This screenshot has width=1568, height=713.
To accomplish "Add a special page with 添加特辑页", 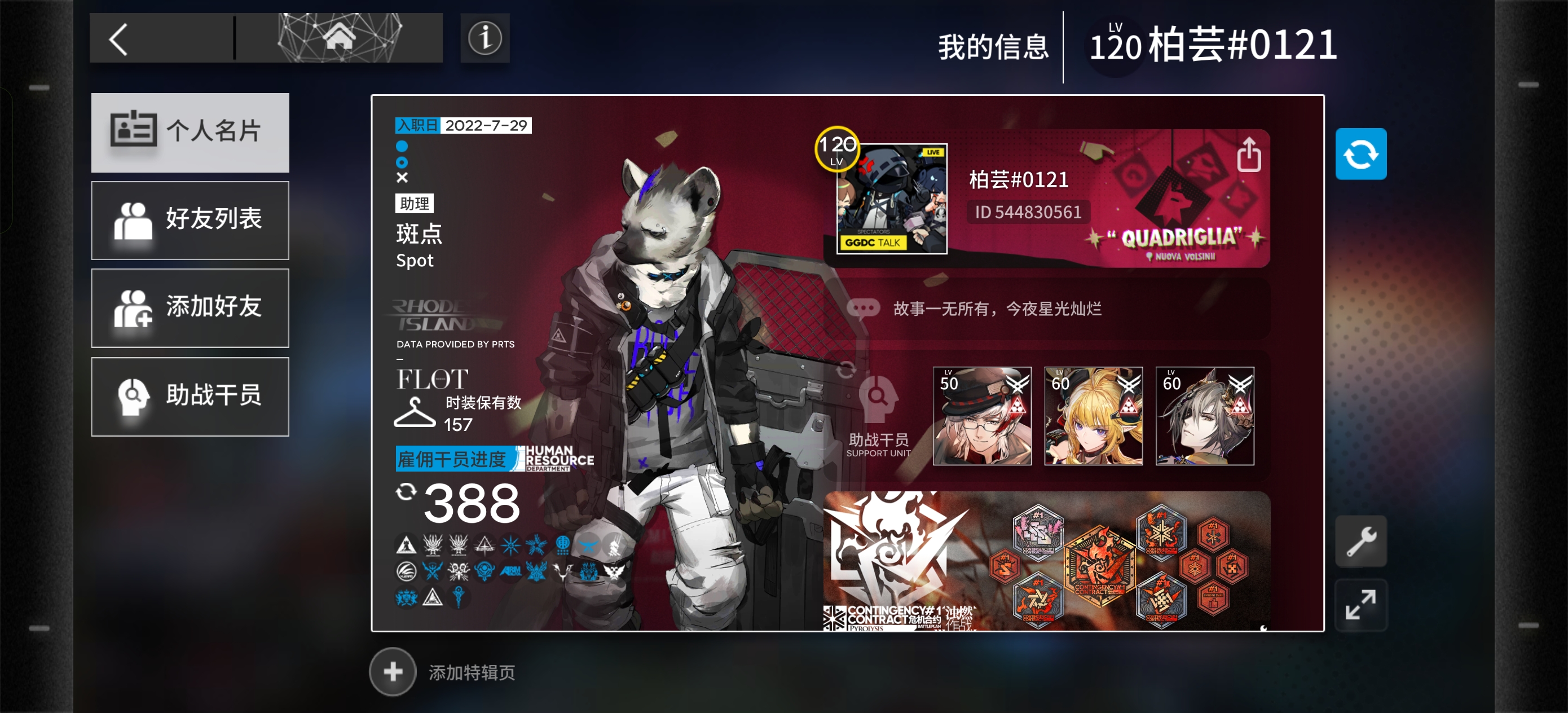I will click(393, 672).
